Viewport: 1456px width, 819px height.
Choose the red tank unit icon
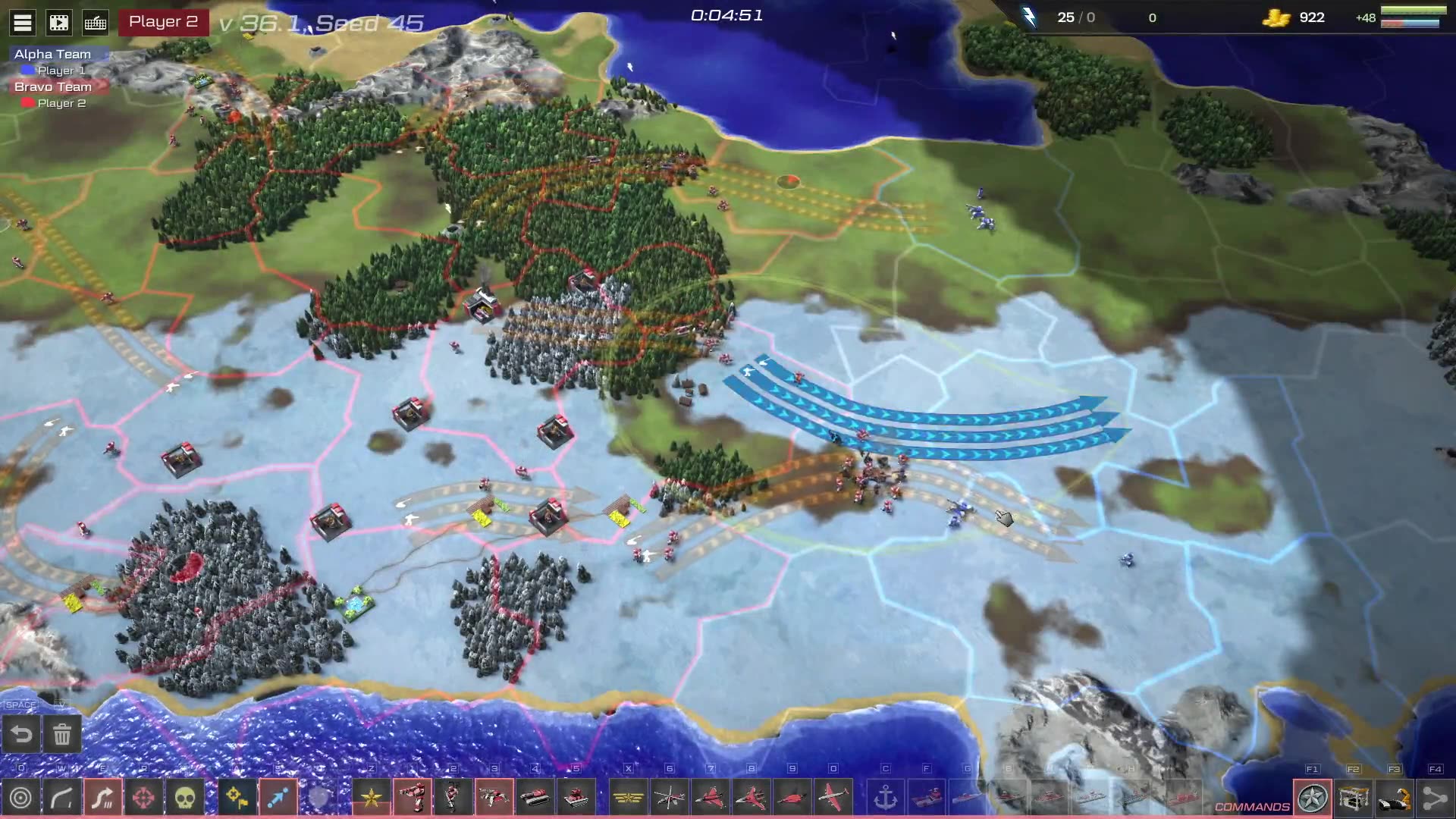(x=535, y=798)
